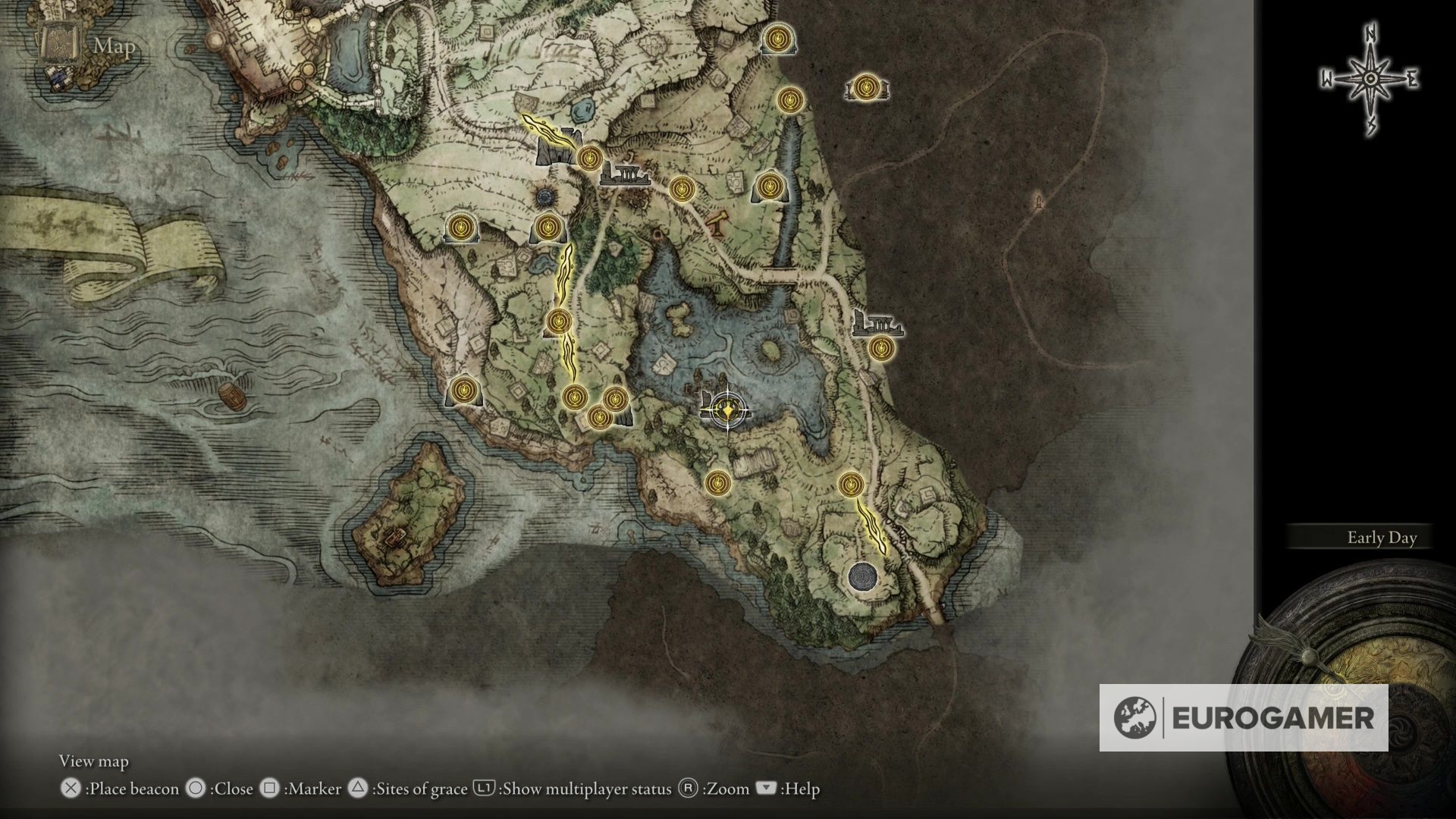Select the stone gatehouse map icon
Screen dimensions: 1456x819
point(555,149)
